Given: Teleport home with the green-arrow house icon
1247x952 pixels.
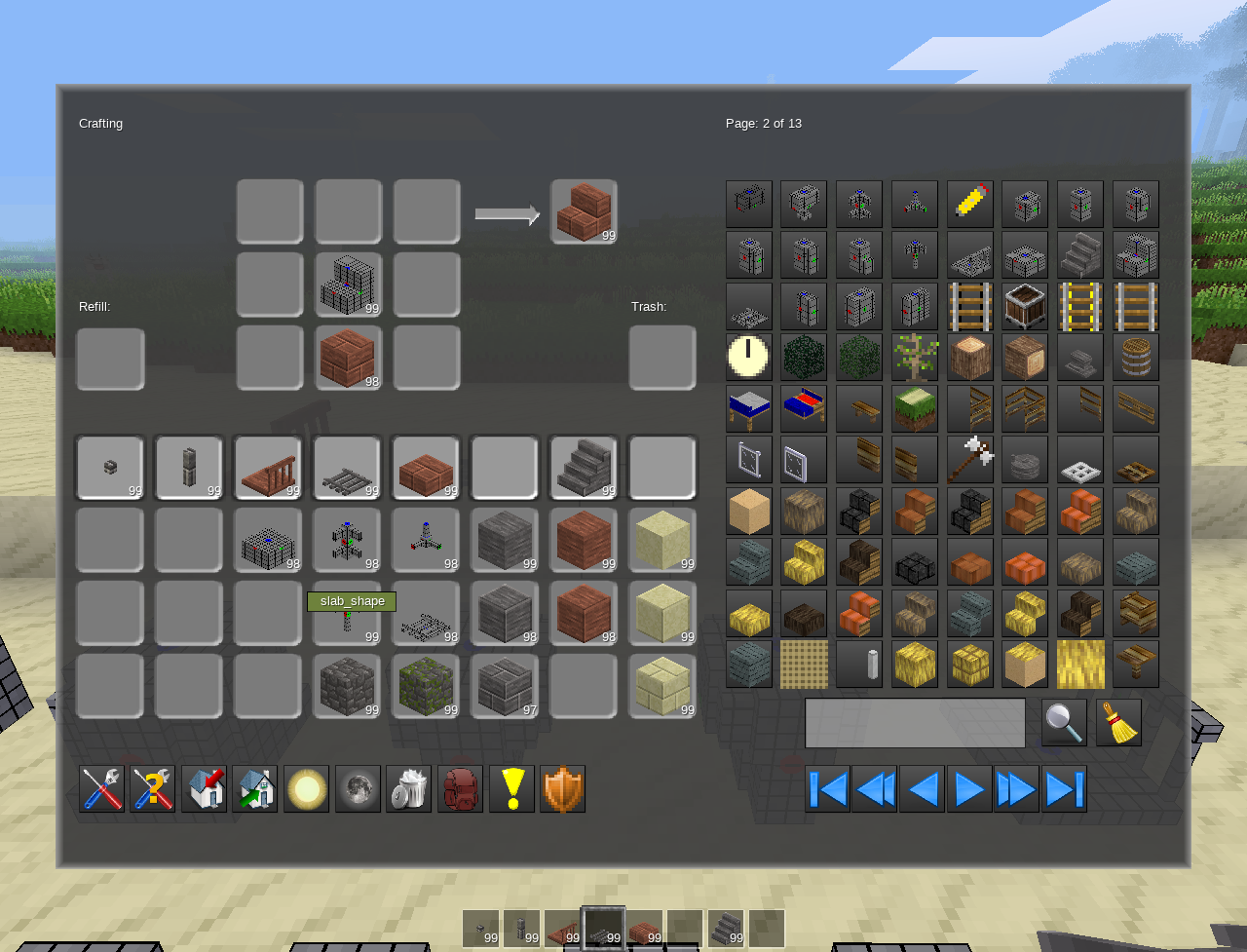Looking at the screenshot, I should (x=255, y=788).
